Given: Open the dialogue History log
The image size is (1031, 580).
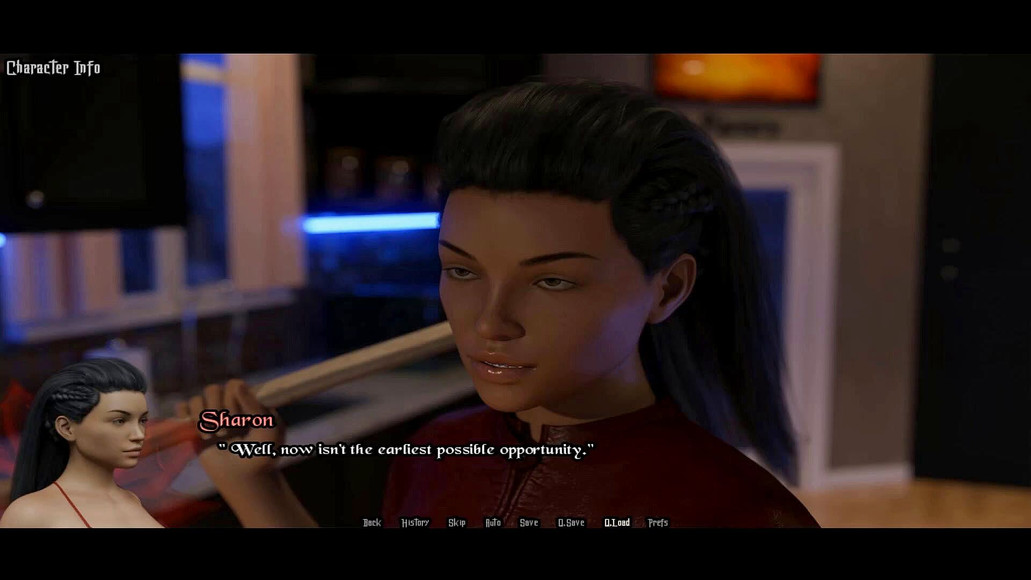Looking at the screenshot, I should pos(415,523).
